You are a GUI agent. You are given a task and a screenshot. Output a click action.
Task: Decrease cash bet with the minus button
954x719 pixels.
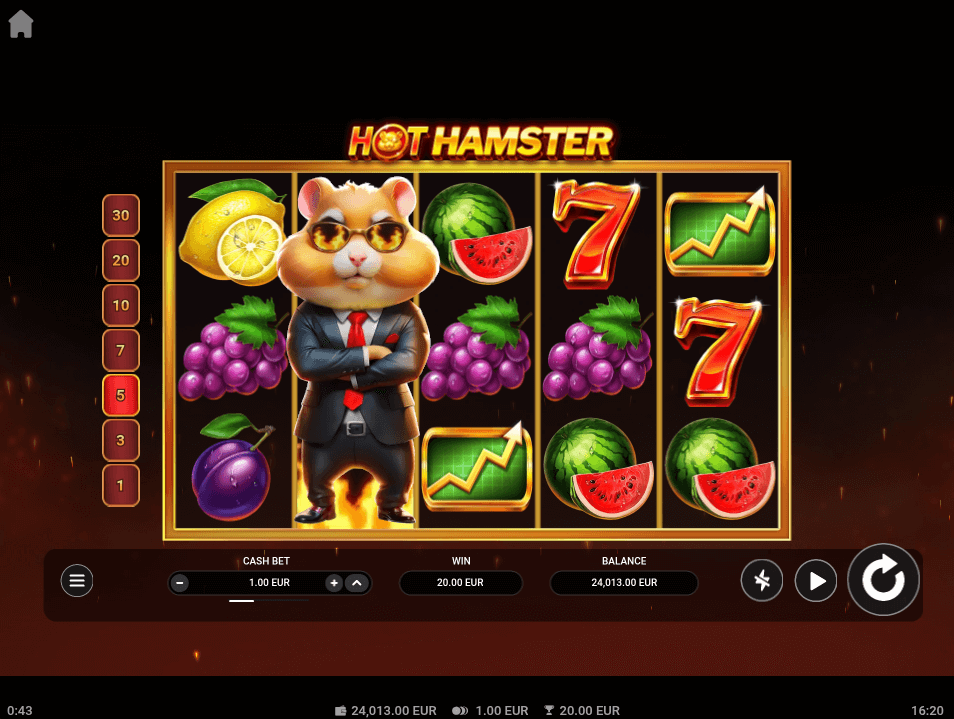180,583
